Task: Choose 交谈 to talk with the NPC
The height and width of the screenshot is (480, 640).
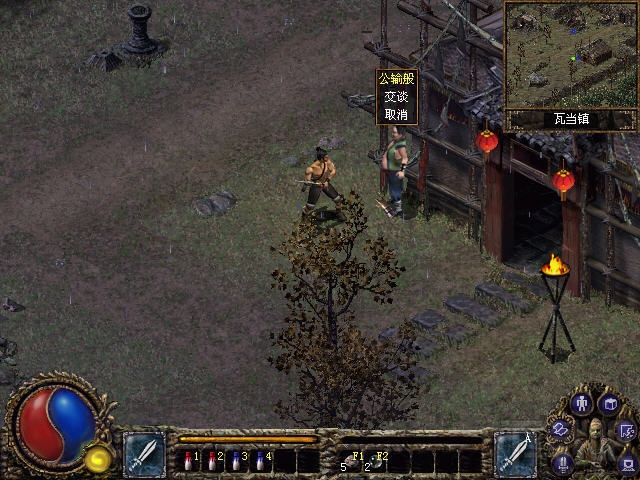Action: tap(396, 97)
